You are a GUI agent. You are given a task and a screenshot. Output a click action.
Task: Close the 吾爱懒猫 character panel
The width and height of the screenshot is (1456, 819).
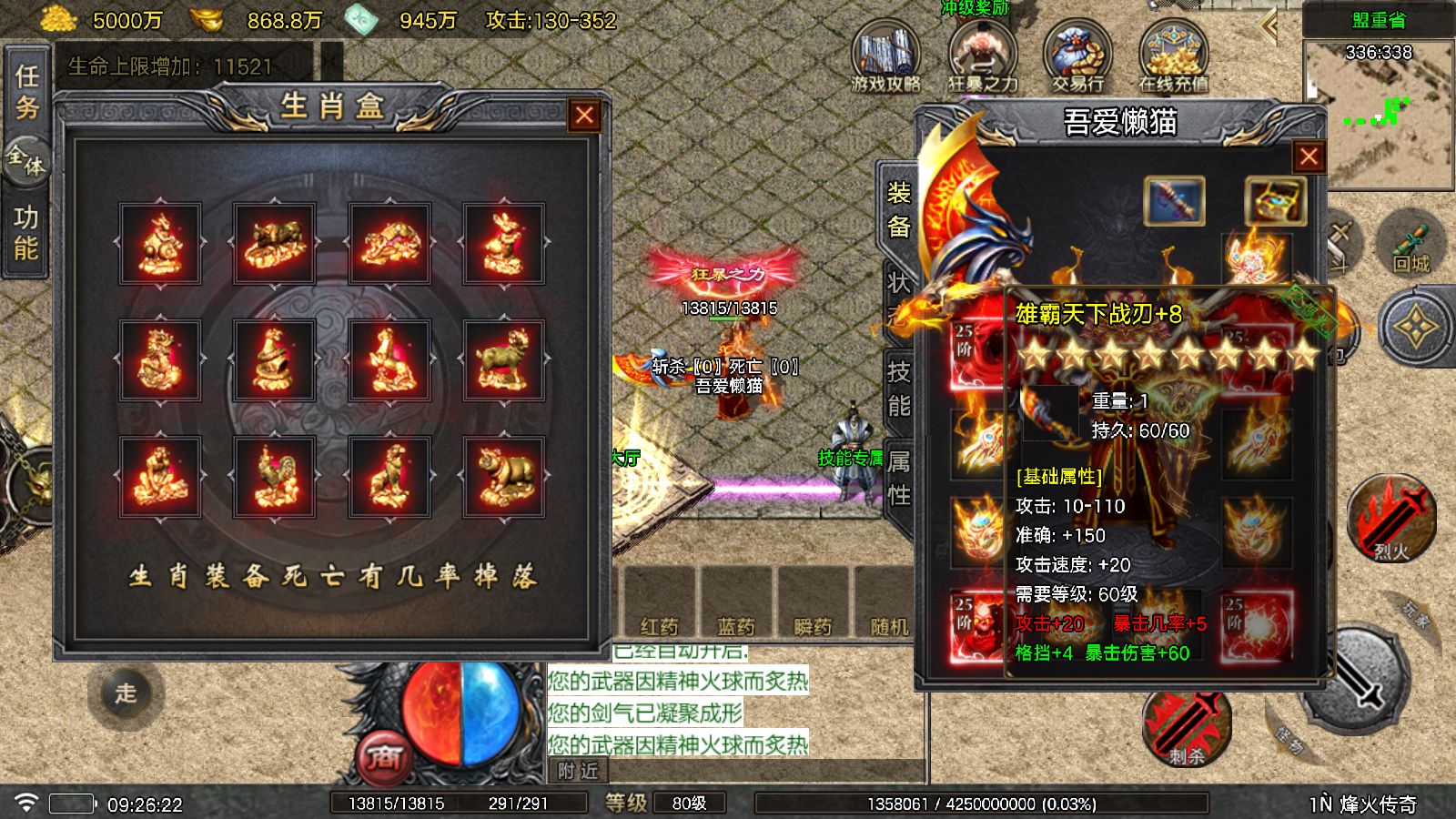[1309, 157]
